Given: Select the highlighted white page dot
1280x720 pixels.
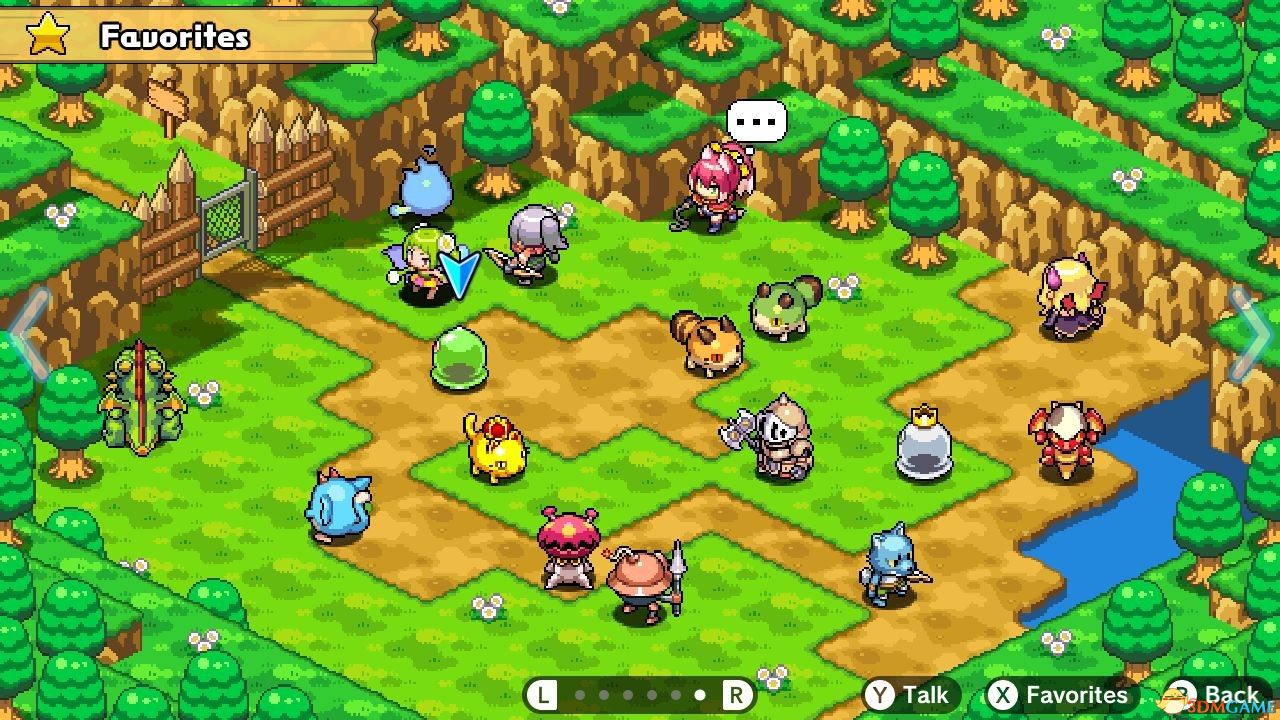Looking at the screenshot, I should tap(700, 694).
